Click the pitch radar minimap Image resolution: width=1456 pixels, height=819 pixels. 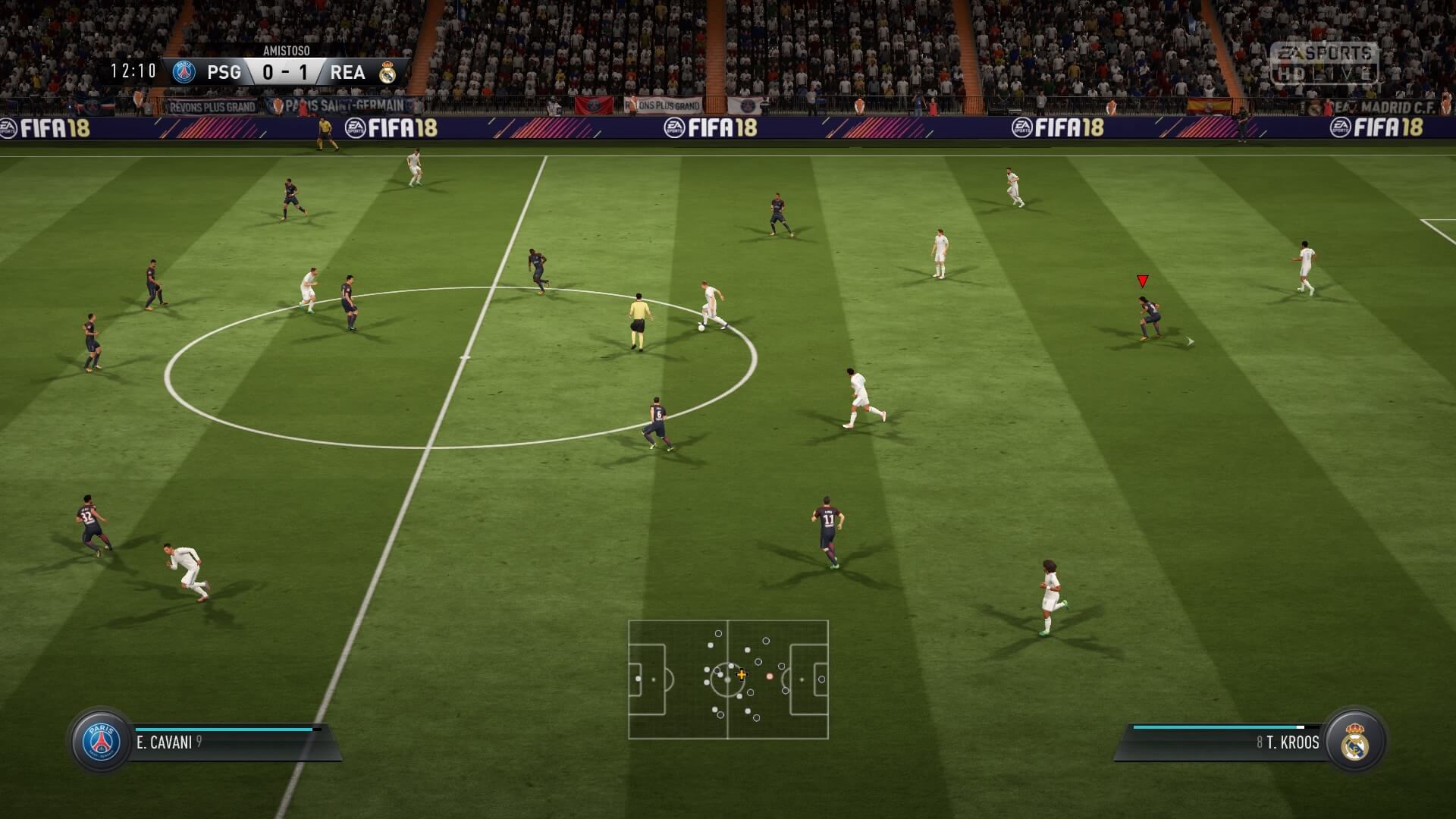[728, 679]
